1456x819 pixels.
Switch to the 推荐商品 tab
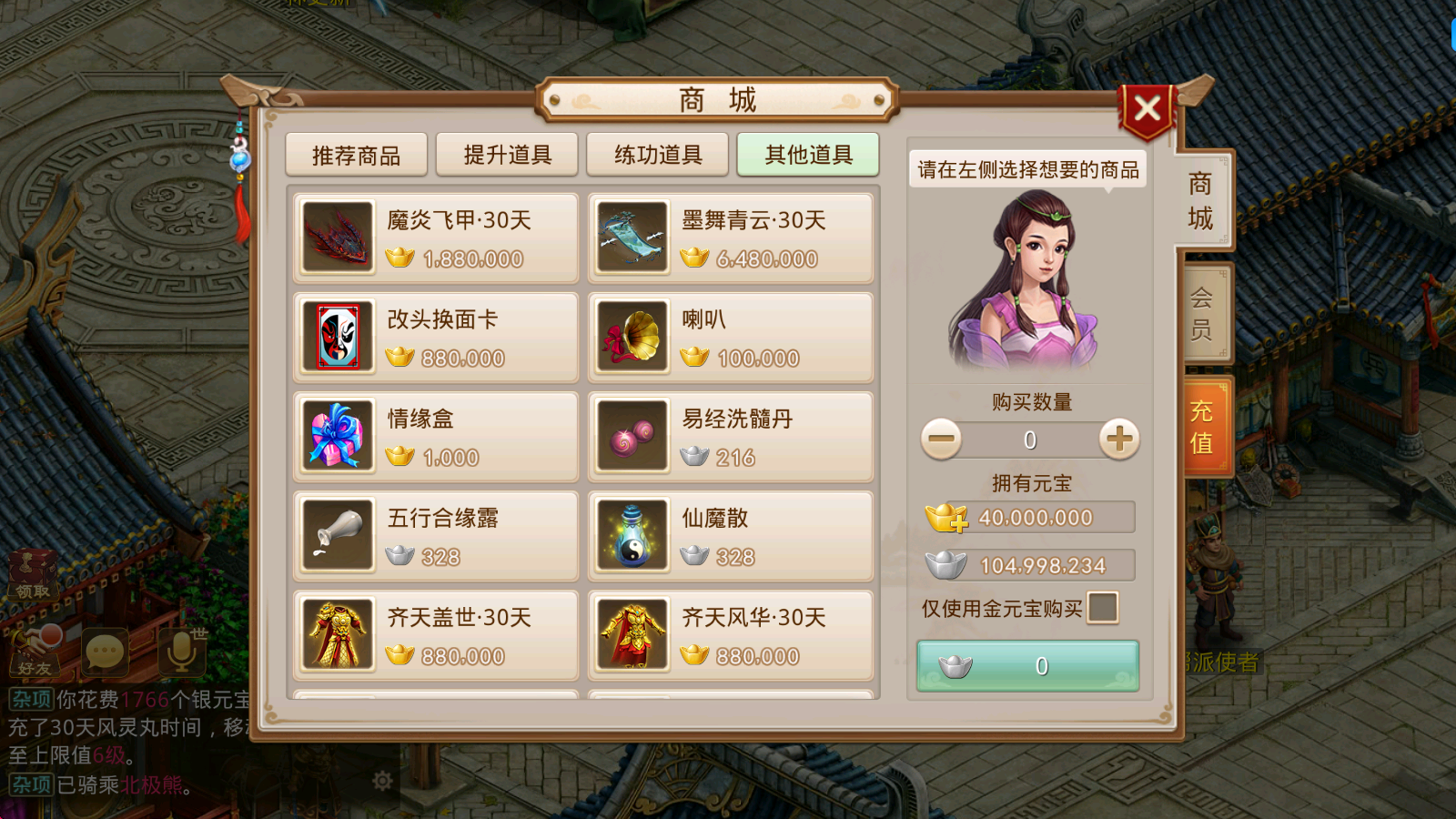(x=356, y=155)
